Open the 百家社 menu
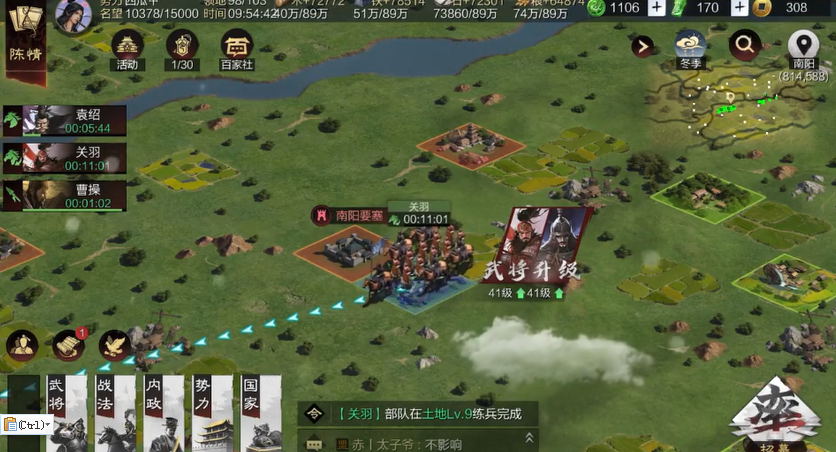This screenshot has height=452, width=836. tap(237, 48)
